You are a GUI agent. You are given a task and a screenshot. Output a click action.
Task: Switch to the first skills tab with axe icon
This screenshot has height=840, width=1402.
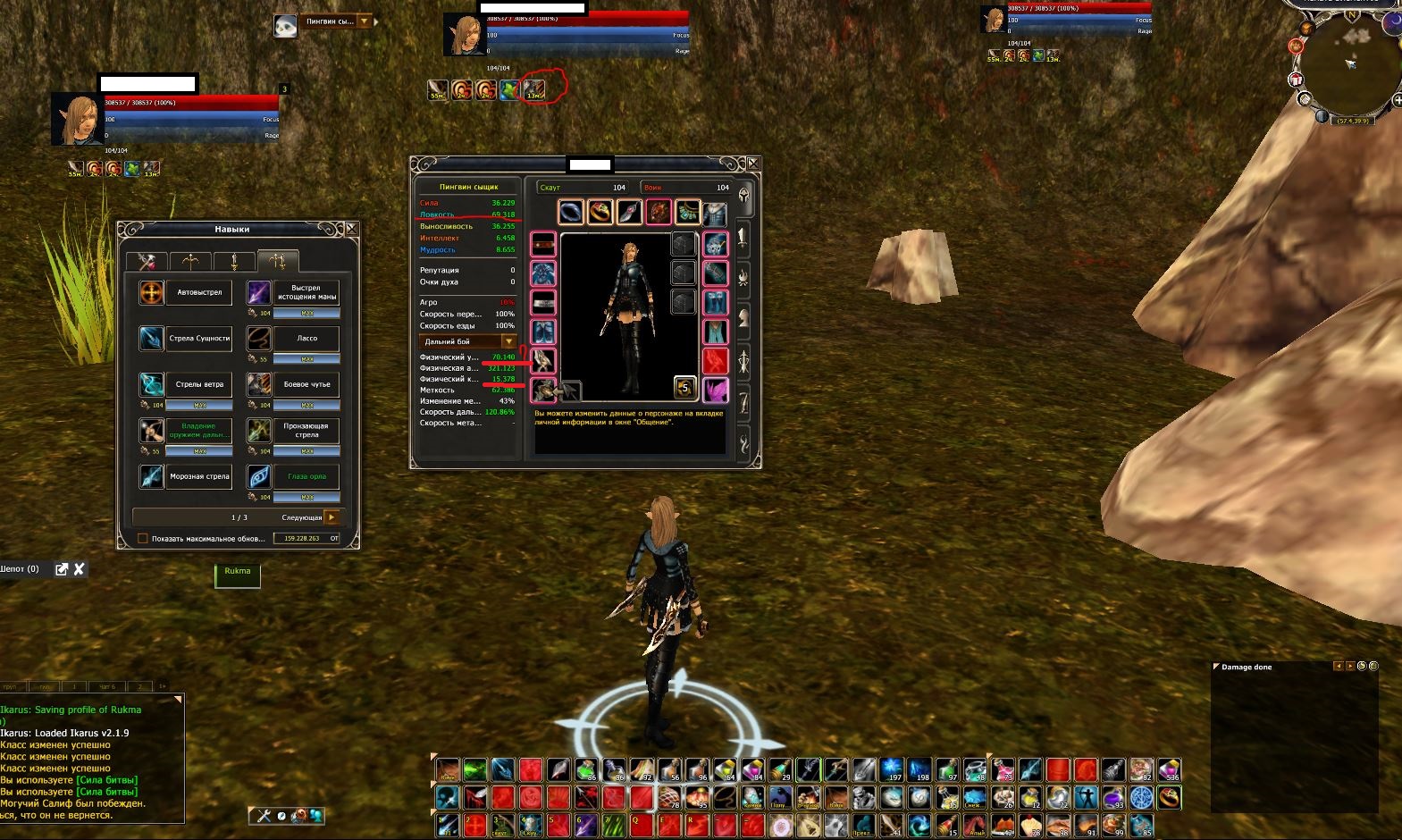[146, 262]
